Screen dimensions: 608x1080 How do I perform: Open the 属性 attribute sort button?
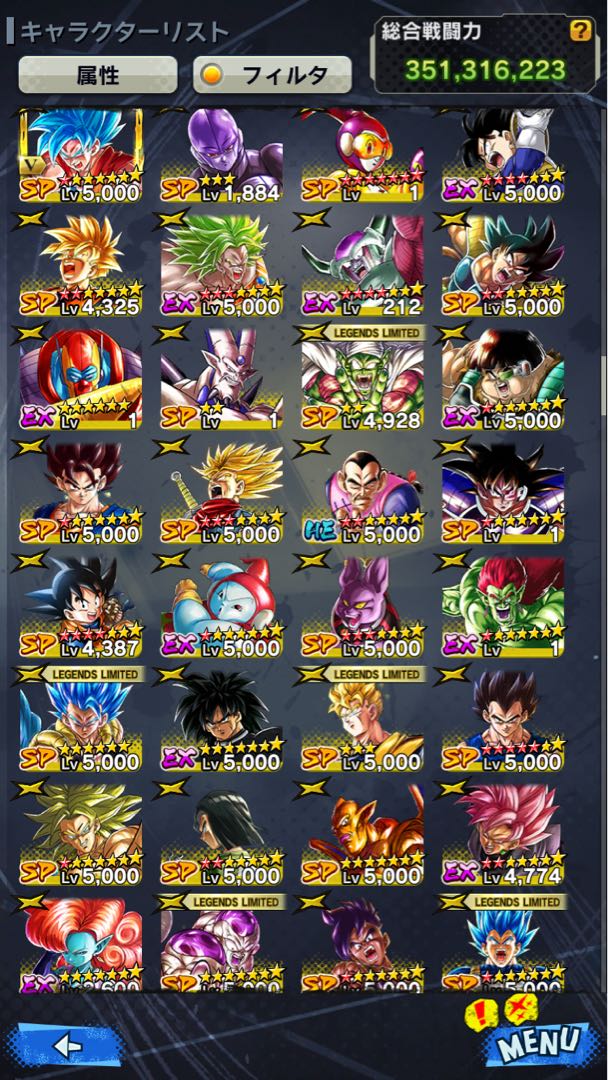[x=98, y=74]
